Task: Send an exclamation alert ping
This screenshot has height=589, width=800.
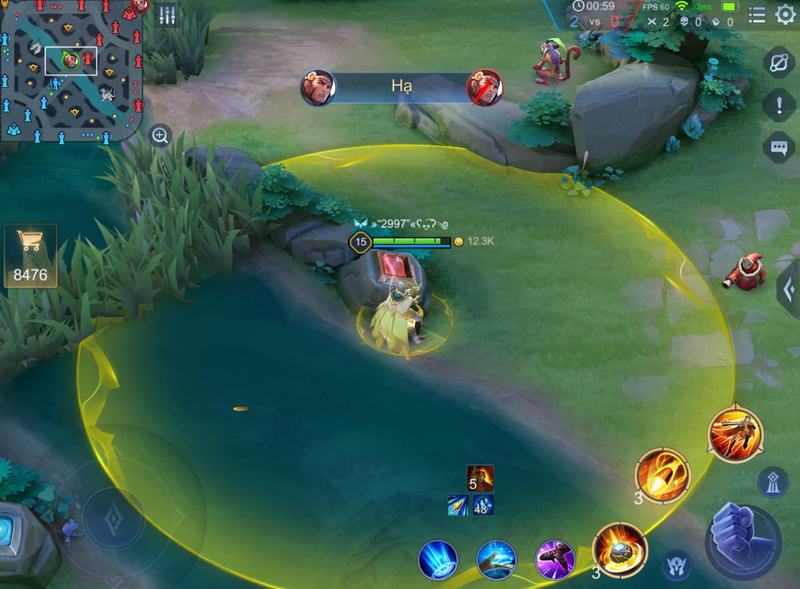Action: tap(779, 105)
